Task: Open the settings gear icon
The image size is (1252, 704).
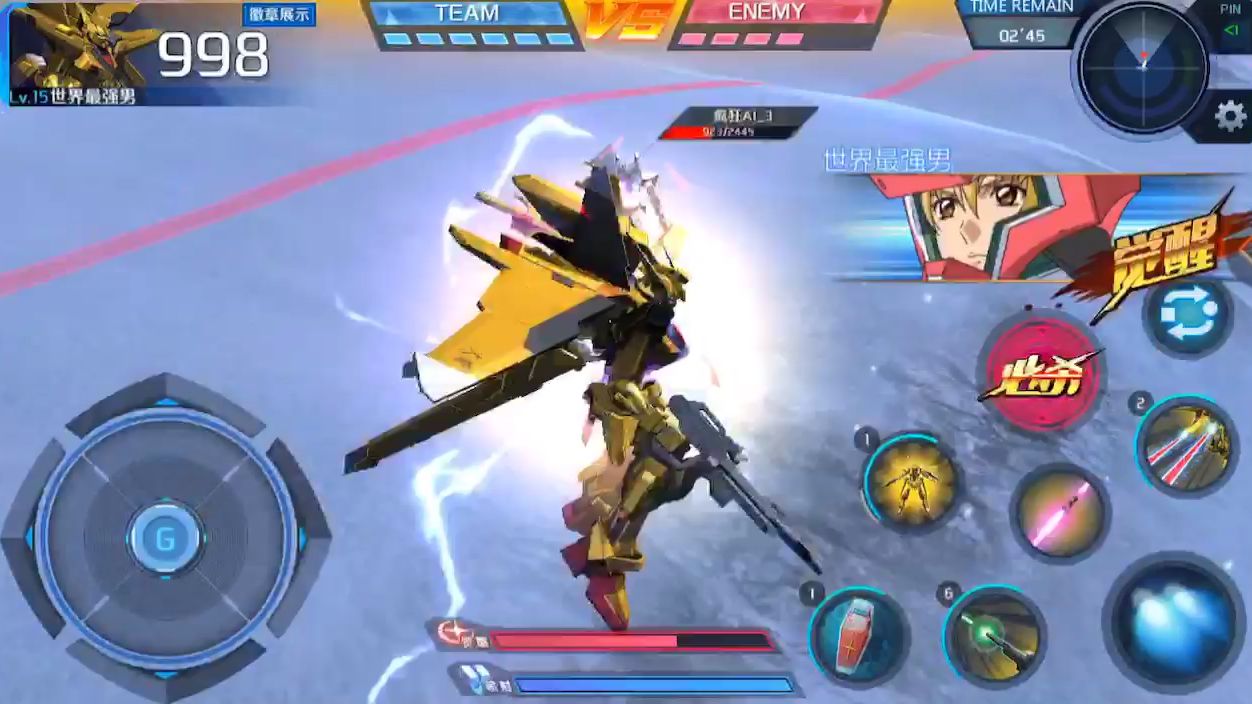Action: pyautogui.click(x=1229, y=117)
